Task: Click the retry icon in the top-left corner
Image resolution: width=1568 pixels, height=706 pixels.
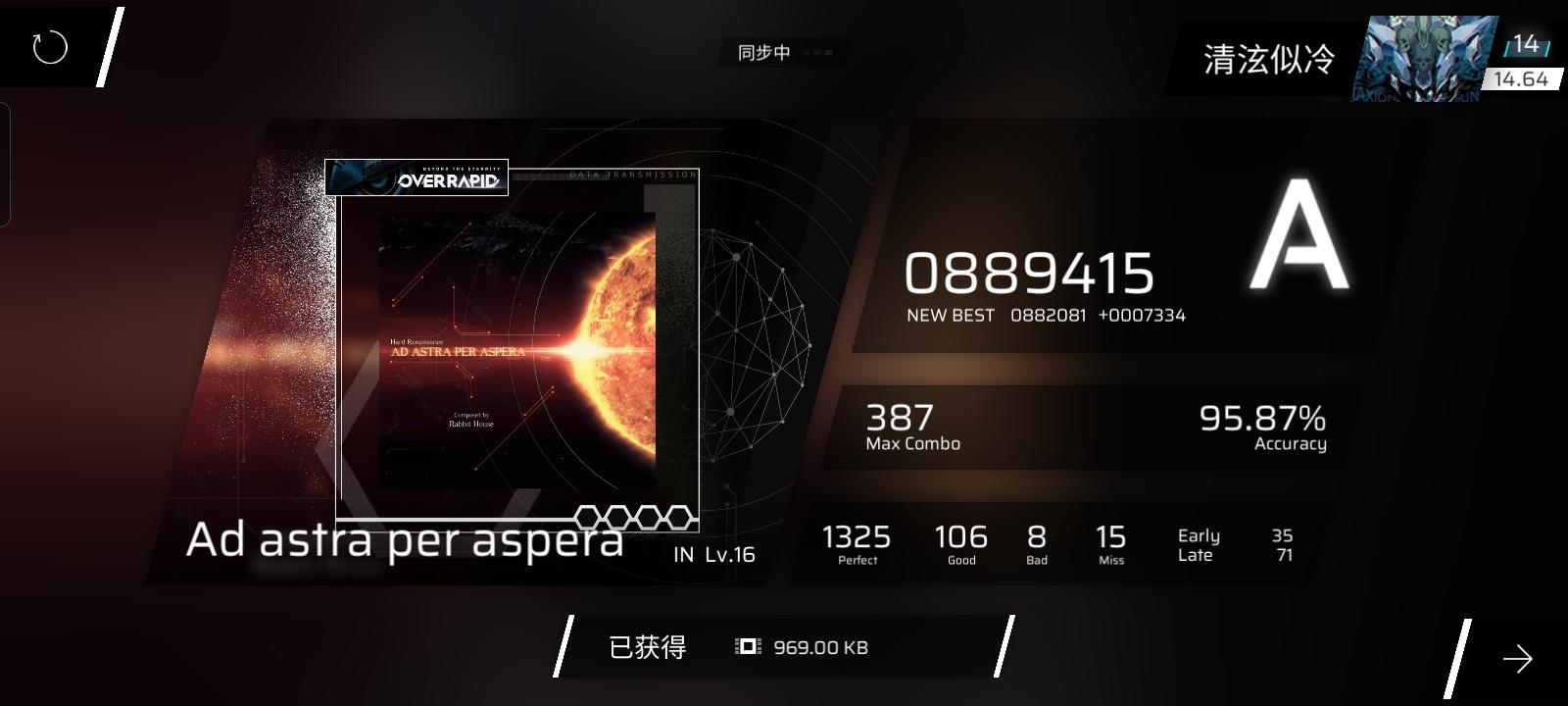Action: pos(49,46)
